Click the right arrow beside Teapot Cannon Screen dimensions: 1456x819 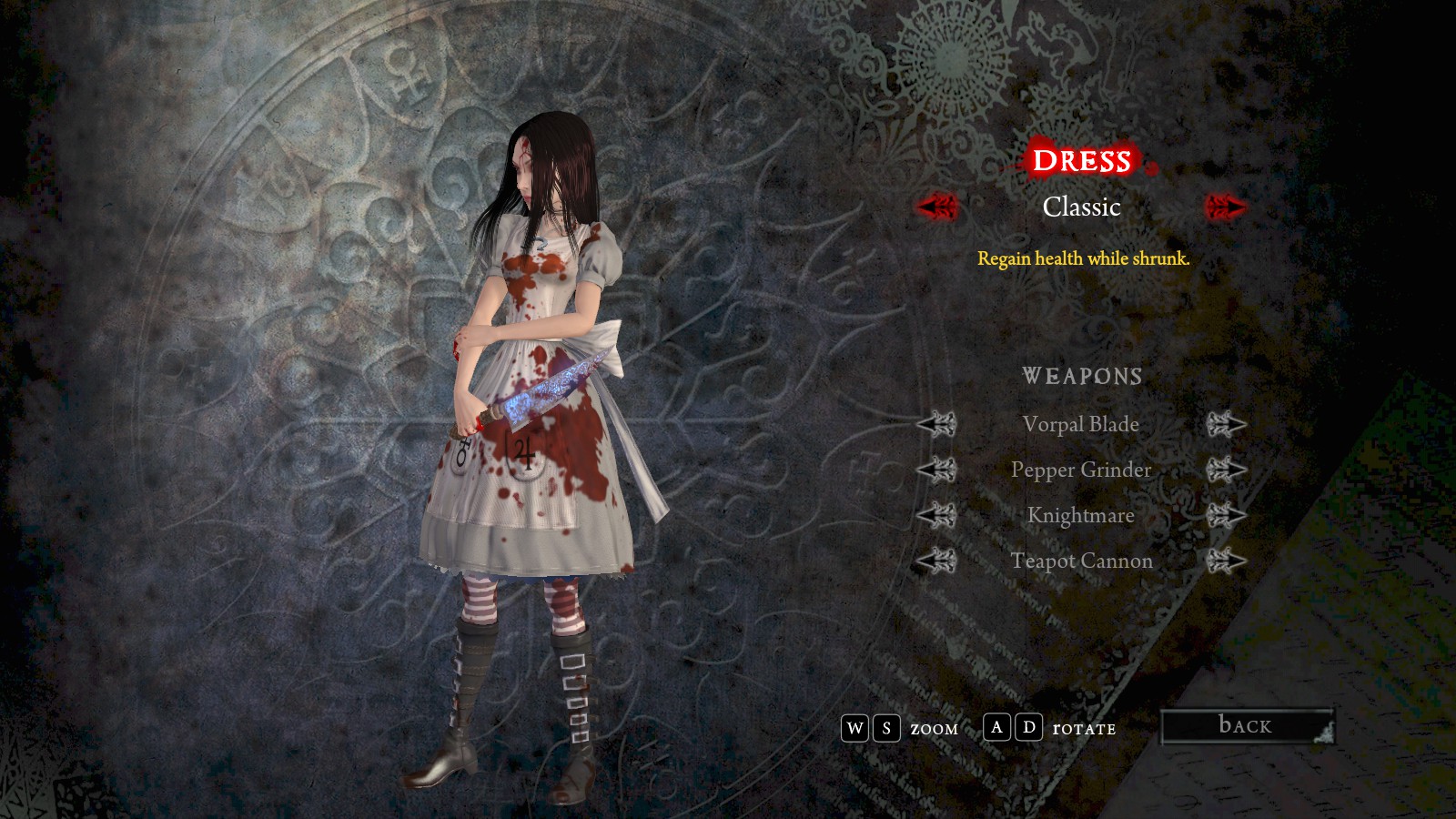click(1226, 561)
